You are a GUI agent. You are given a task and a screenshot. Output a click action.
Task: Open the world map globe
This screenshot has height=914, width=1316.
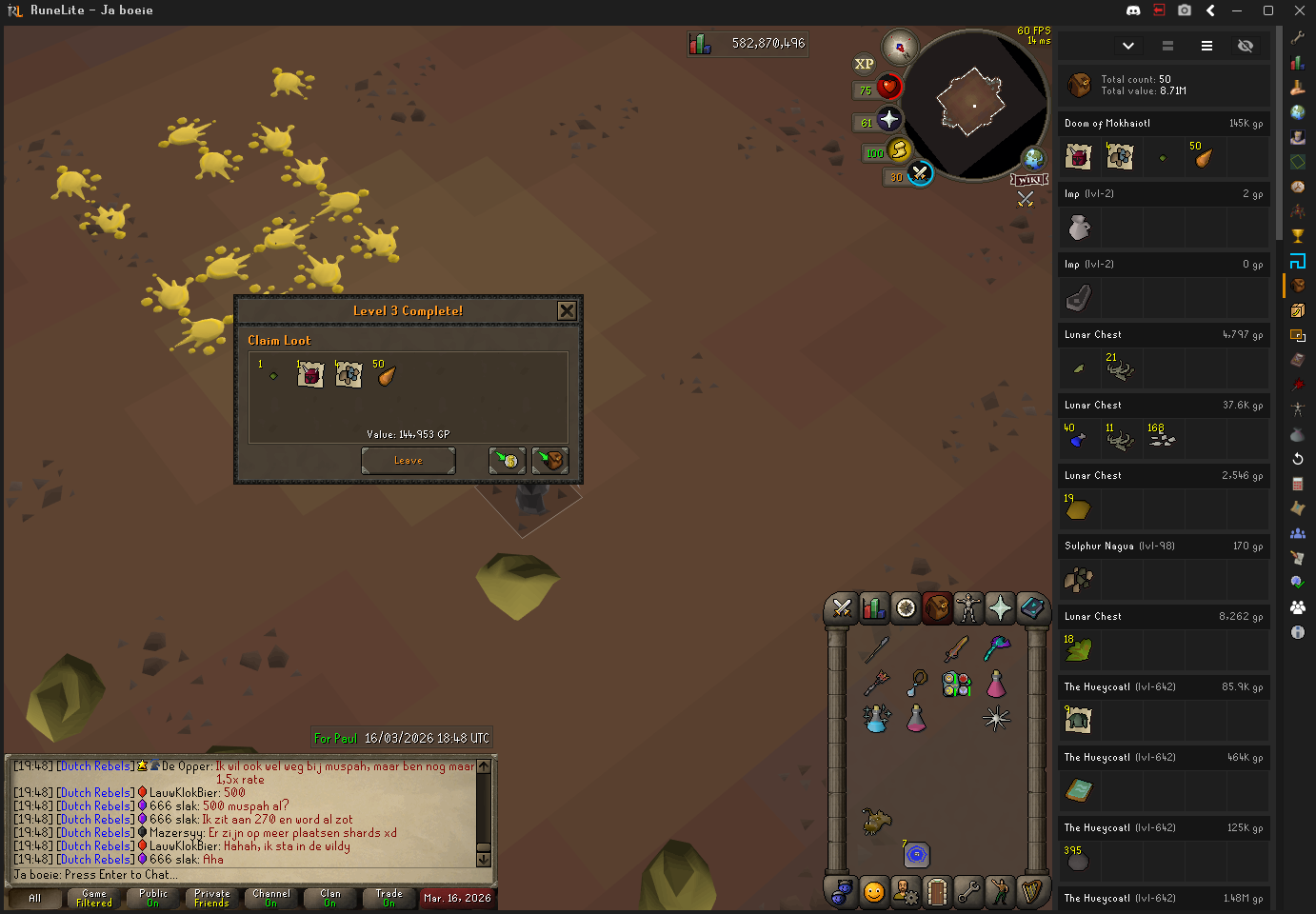click(1033, 158)
